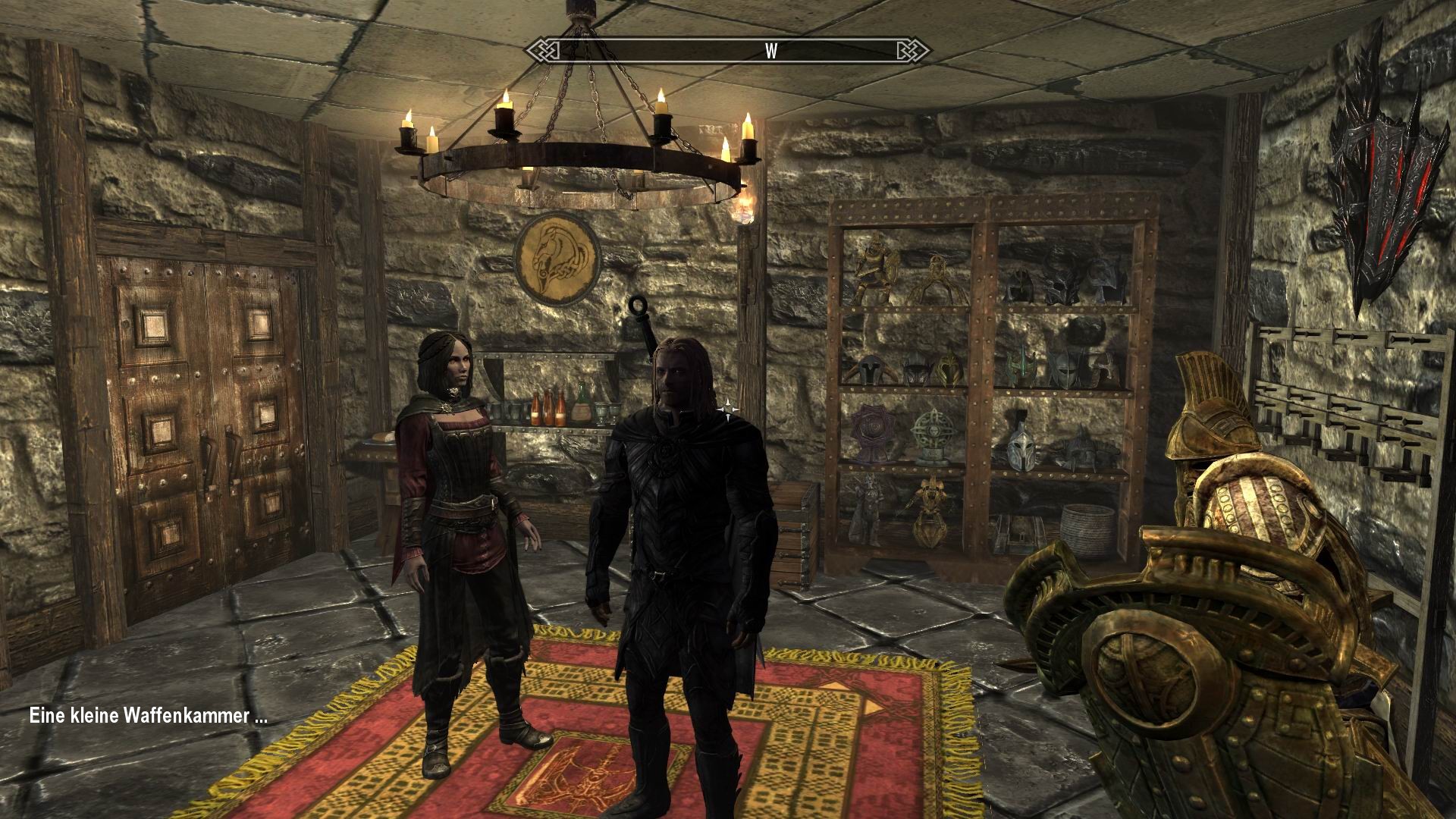Click the W marker on the compass
The image size is (1456, 819).
(770, 50)
